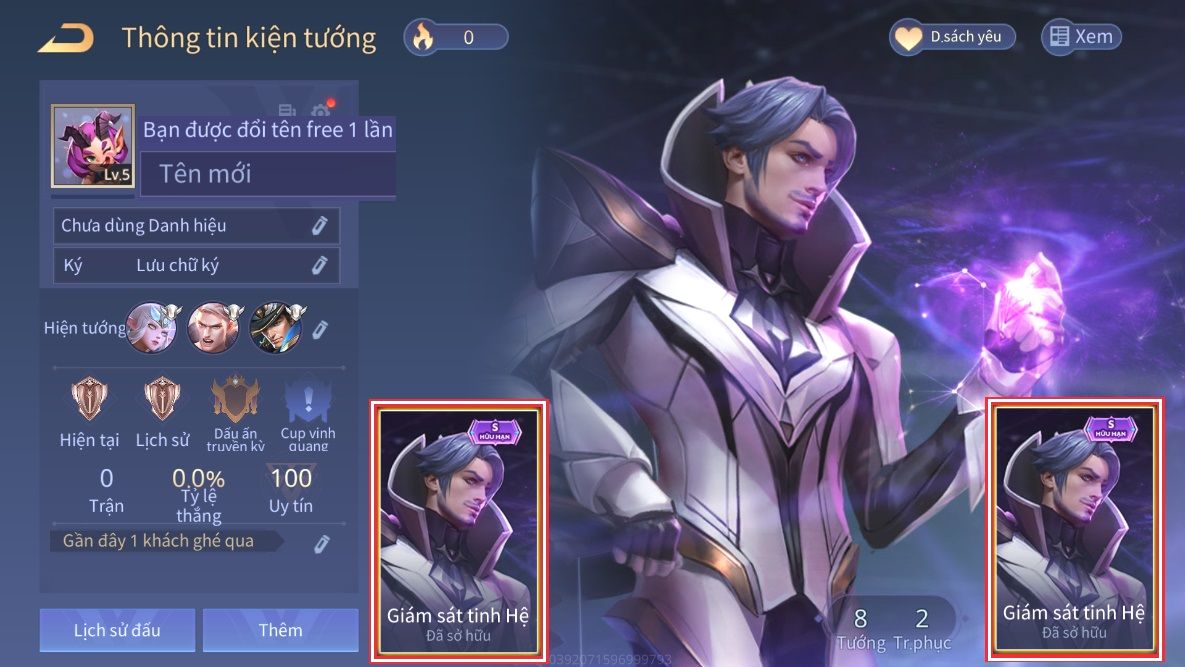The width and height of the screenshot is (1185, 667).
Task: Select the flame counter showing 0
Action: pos(457,38)
